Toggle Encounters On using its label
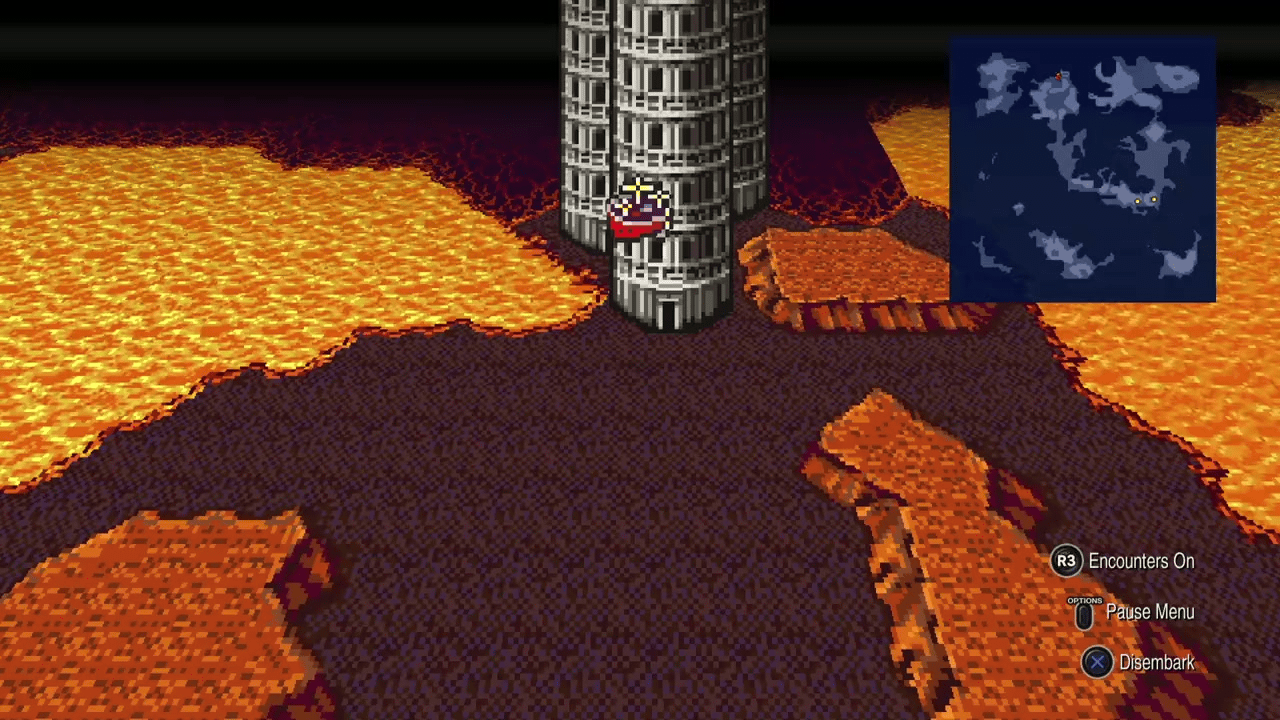 click(1141, 561)
